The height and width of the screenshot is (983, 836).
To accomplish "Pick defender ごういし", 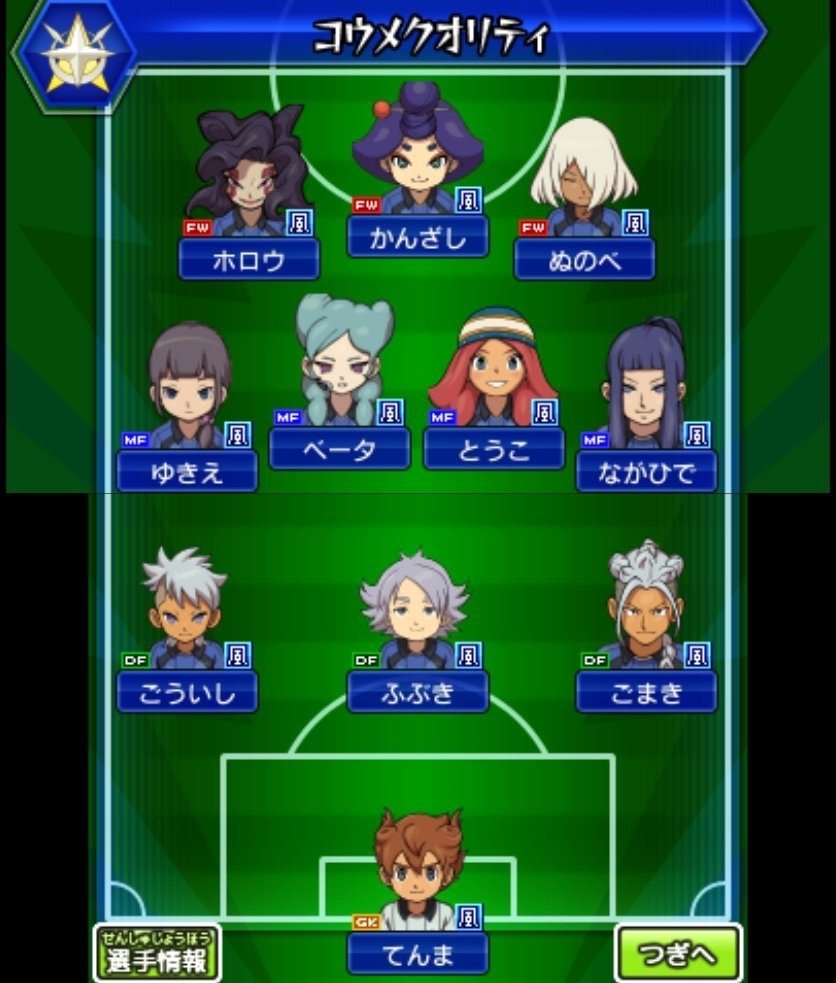I will 187,692.
